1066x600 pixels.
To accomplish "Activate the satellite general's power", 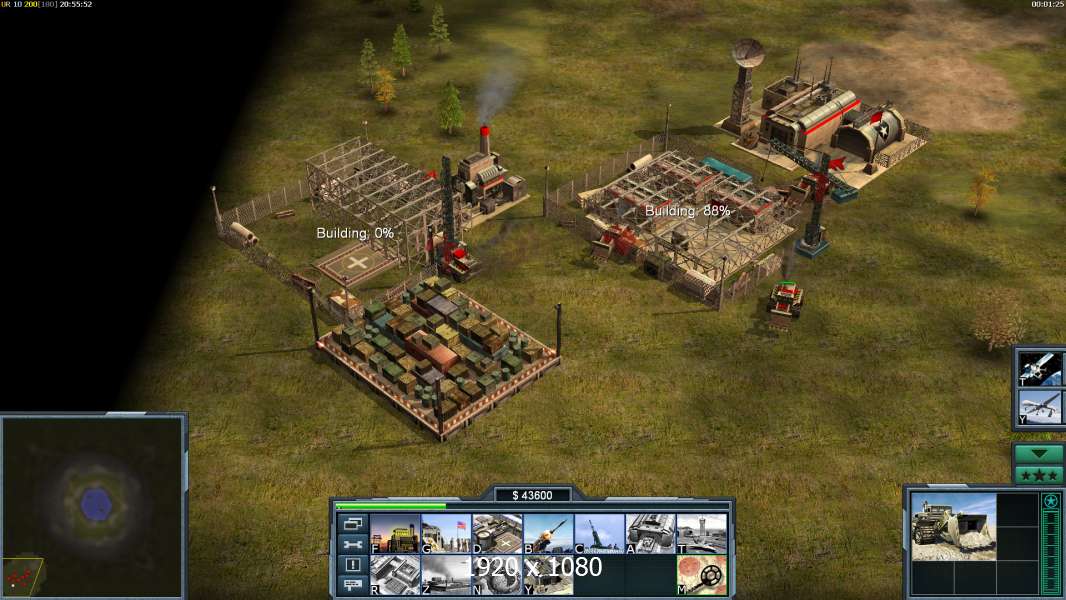I will pos(1038,368).
